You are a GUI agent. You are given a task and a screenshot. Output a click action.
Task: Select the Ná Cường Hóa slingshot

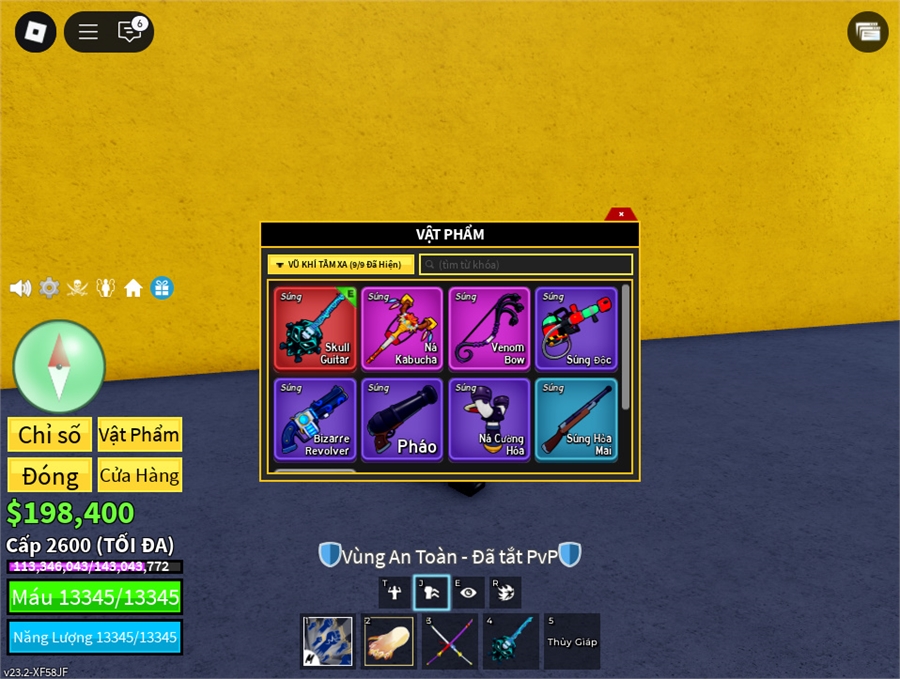pos(489,419)
